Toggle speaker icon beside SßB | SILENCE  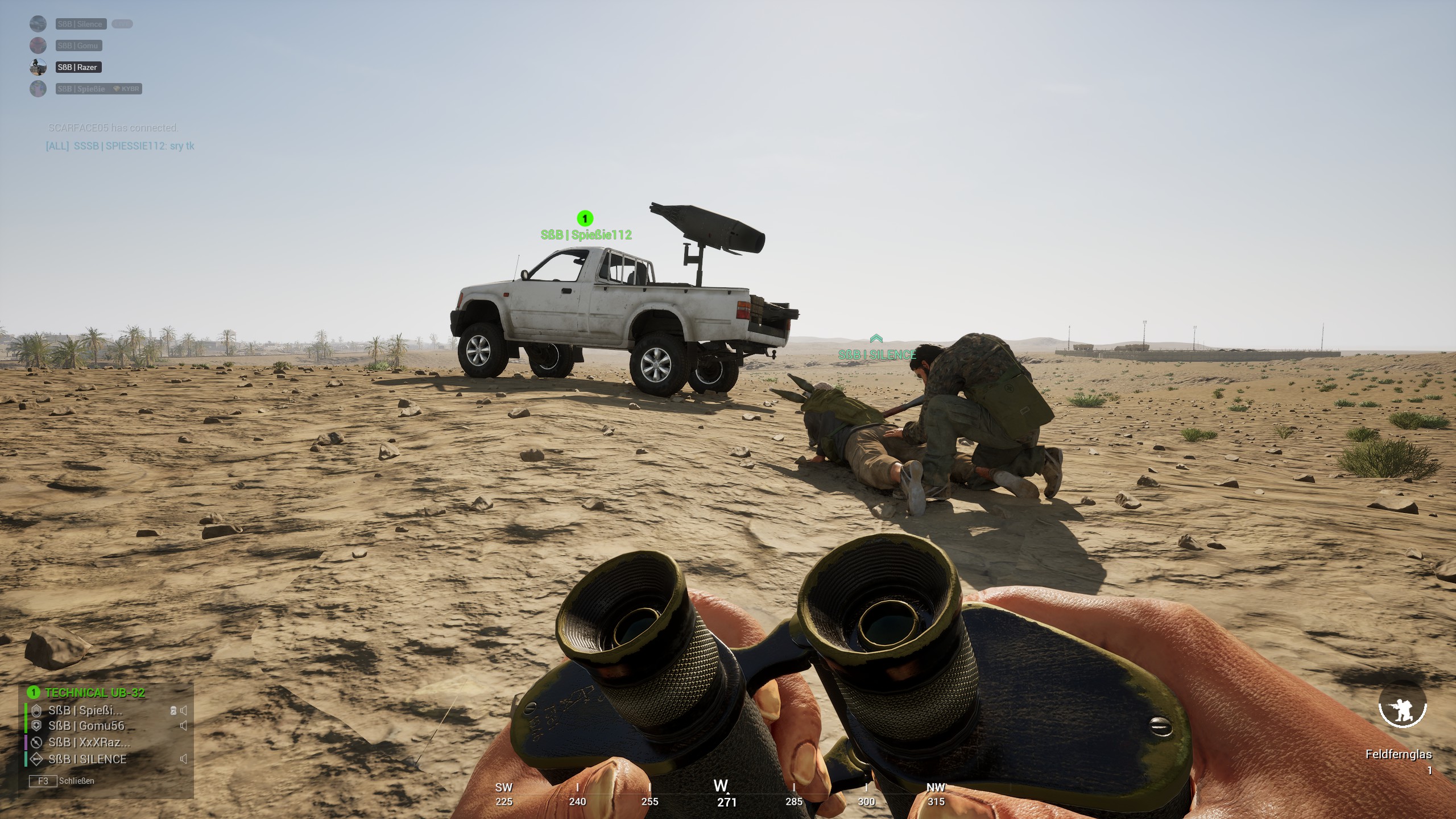tap(183, 759)
